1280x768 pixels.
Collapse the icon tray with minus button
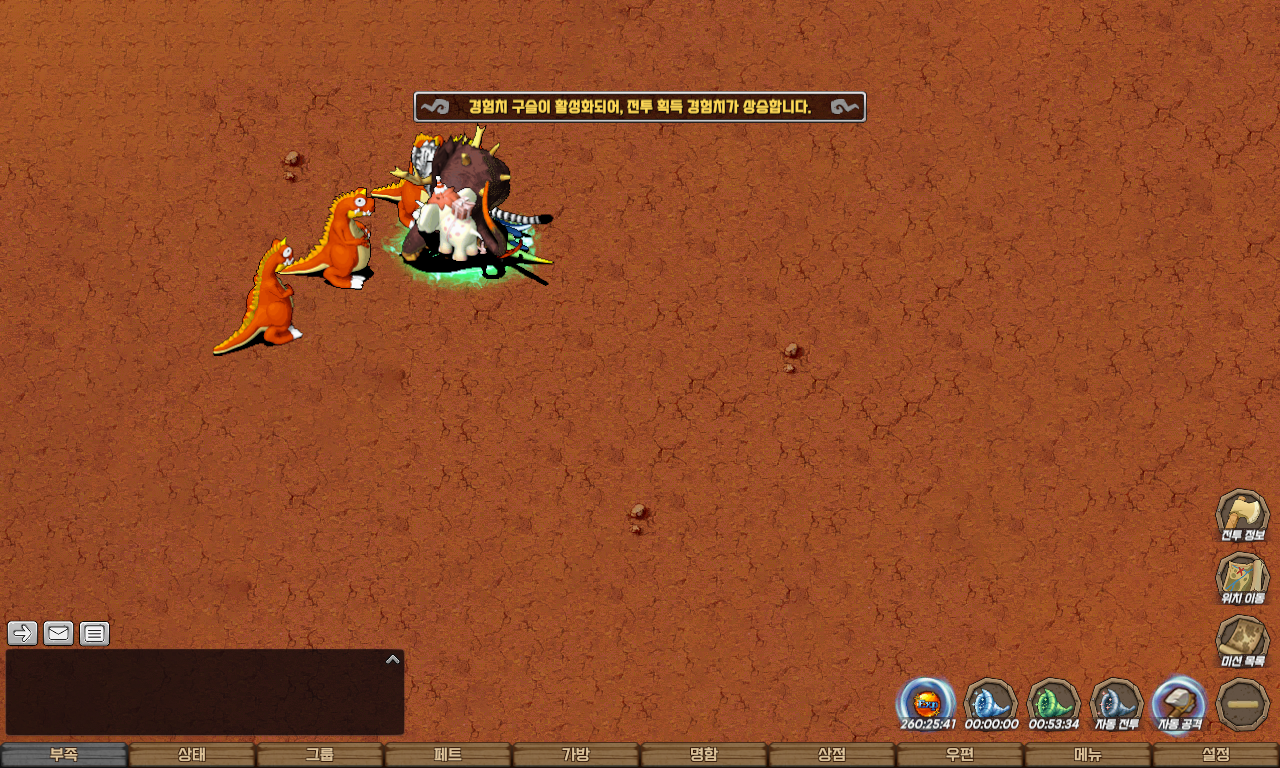point(1243,704)
